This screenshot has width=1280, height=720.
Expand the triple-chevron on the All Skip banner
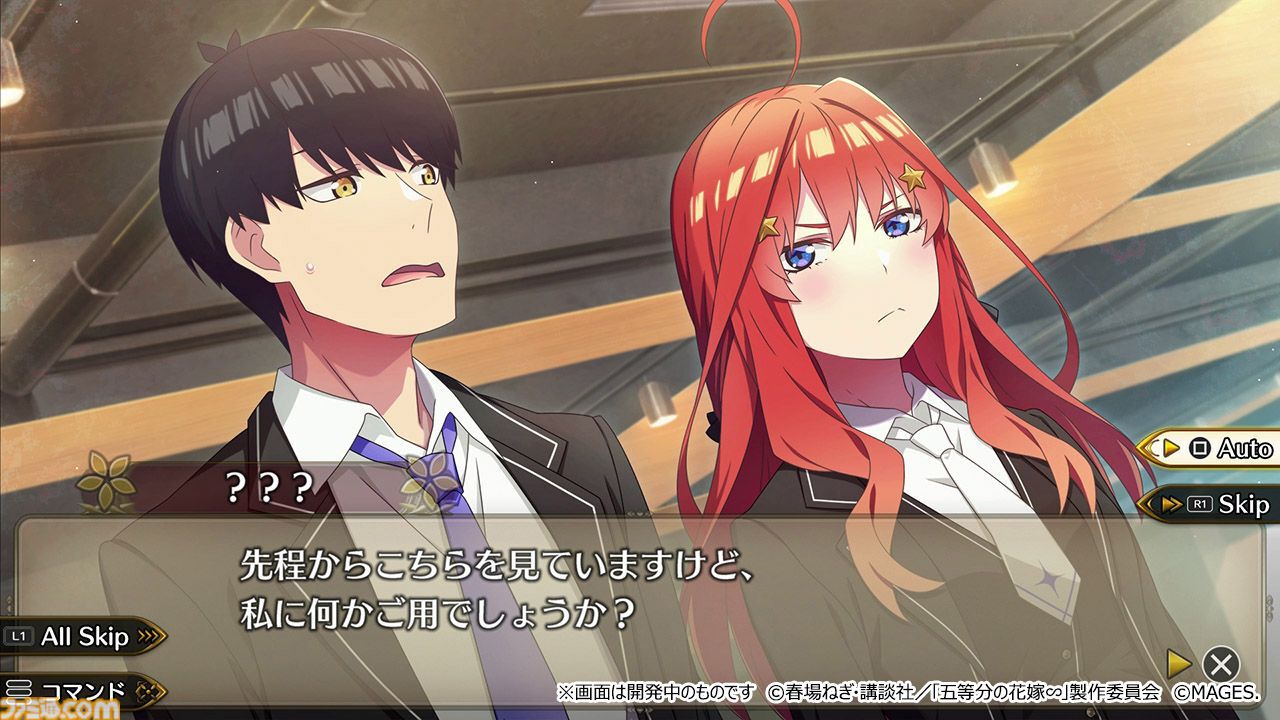point(150,635)
